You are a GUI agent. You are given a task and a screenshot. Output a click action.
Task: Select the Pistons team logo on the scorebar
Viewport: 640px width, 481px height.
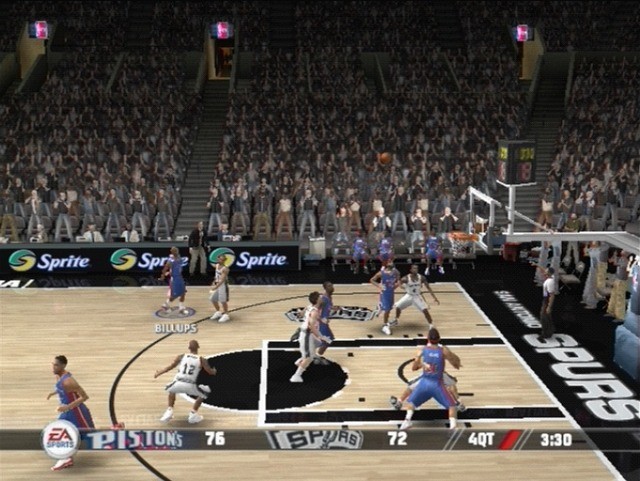133,439
